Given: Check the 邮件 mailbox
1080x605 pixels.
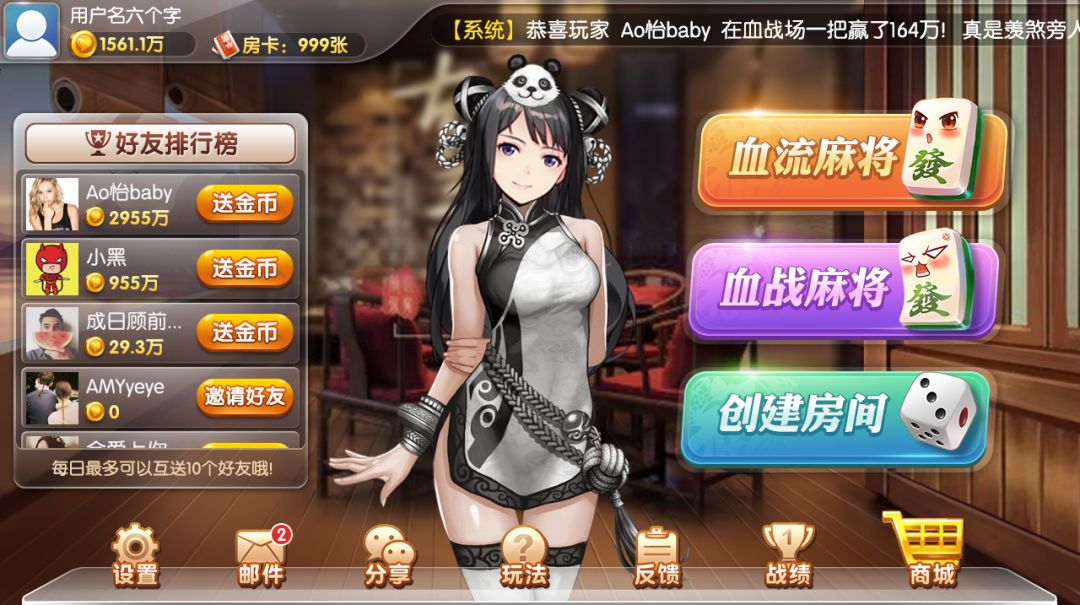Looking at the screenshot, I should click(261, 555).
